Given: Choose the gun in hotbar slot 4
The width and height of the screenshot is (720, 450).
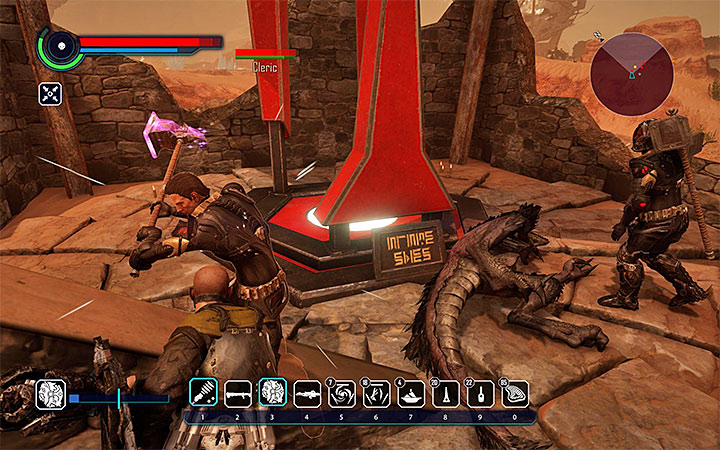Looking at the screenshot, I should click(306, 392).
